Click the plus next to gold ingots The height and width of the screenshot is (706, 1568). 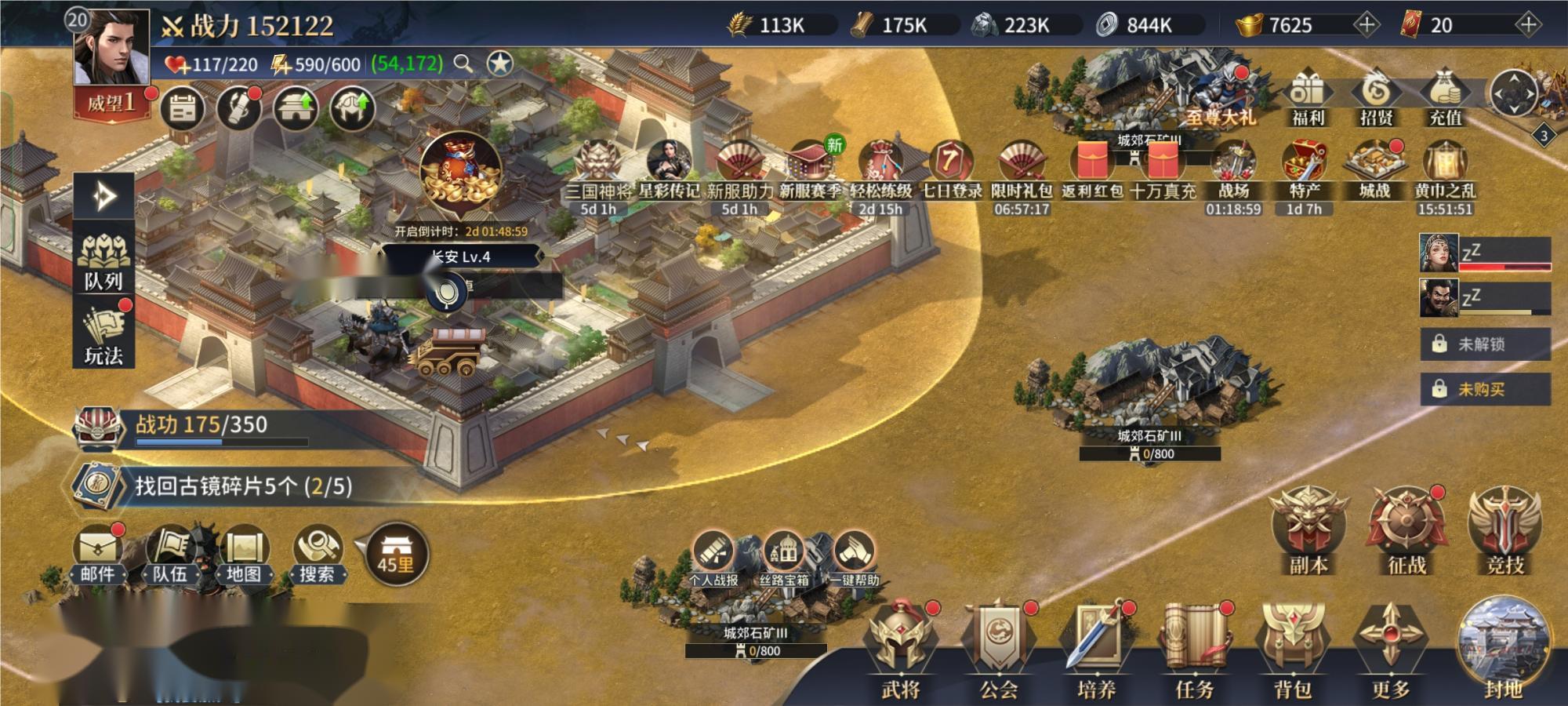coord(1367,25)
